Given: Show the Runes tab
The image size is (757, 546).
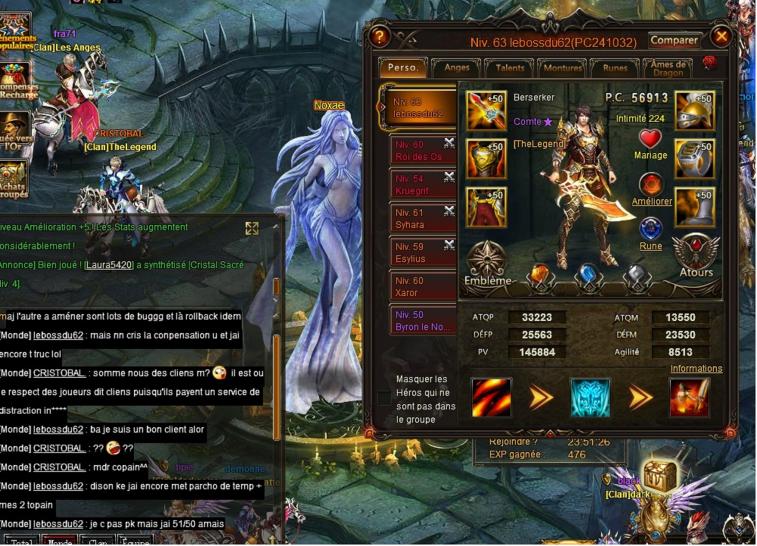Looking at the screenshot, I should (615, 68).
